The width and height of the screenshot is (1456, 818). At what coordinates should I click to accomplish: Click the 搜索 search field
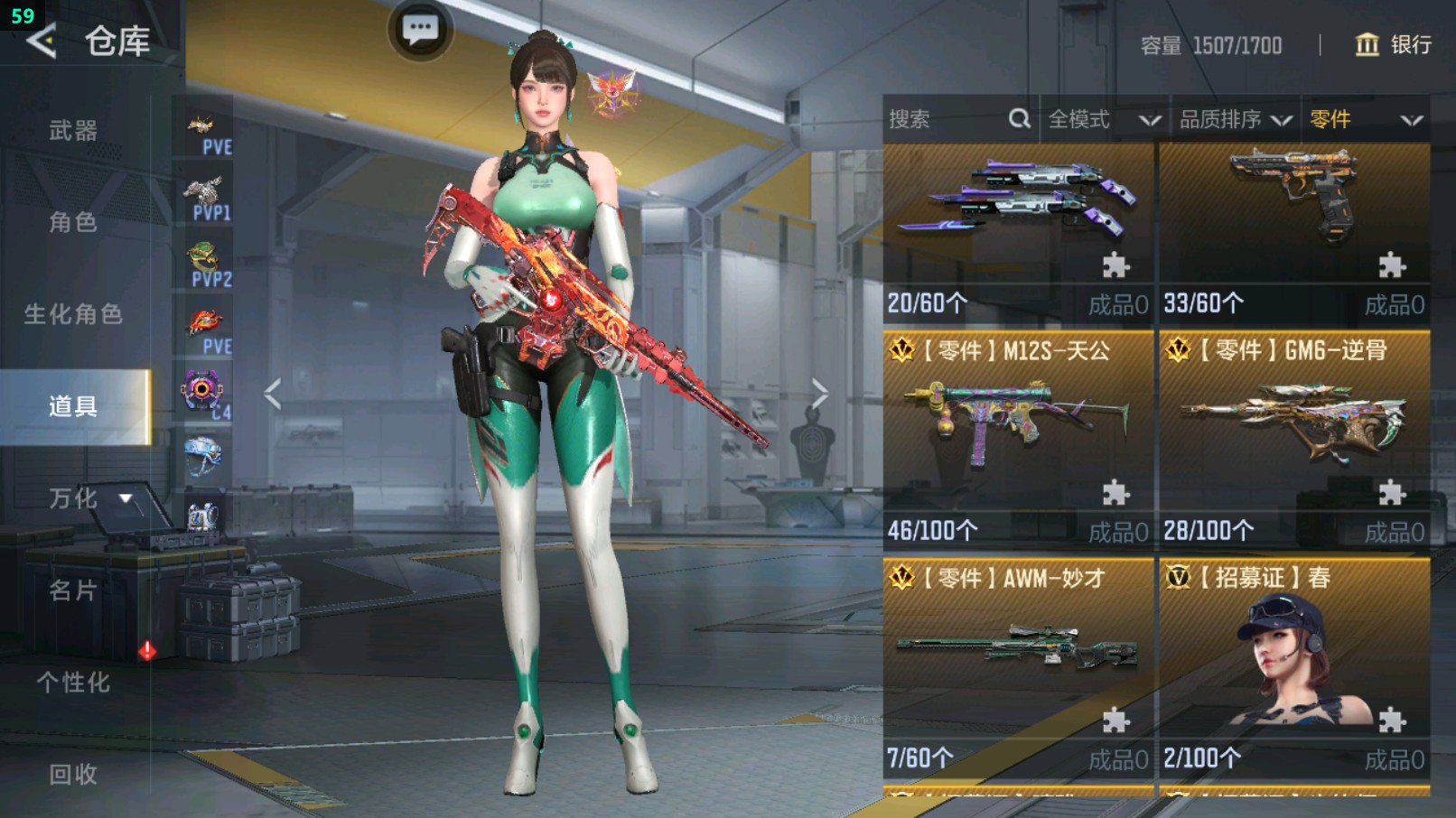coord(948,119)
